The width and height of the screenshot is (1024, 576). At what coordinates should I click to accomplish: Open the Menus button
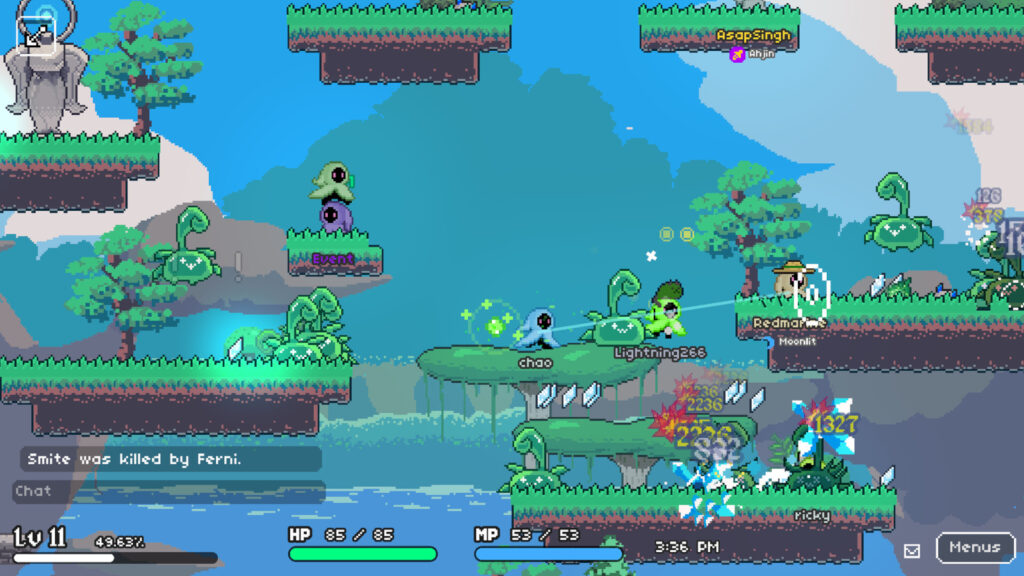pos(974,548)
